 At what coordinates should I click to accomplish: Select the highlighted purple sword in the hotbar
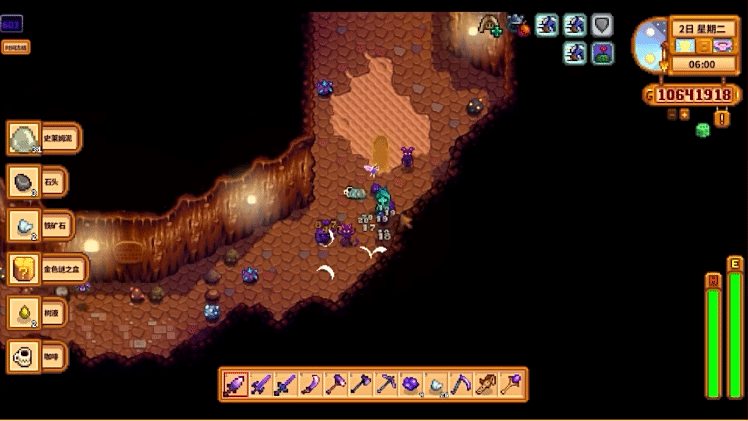click(x=235, y=384)
